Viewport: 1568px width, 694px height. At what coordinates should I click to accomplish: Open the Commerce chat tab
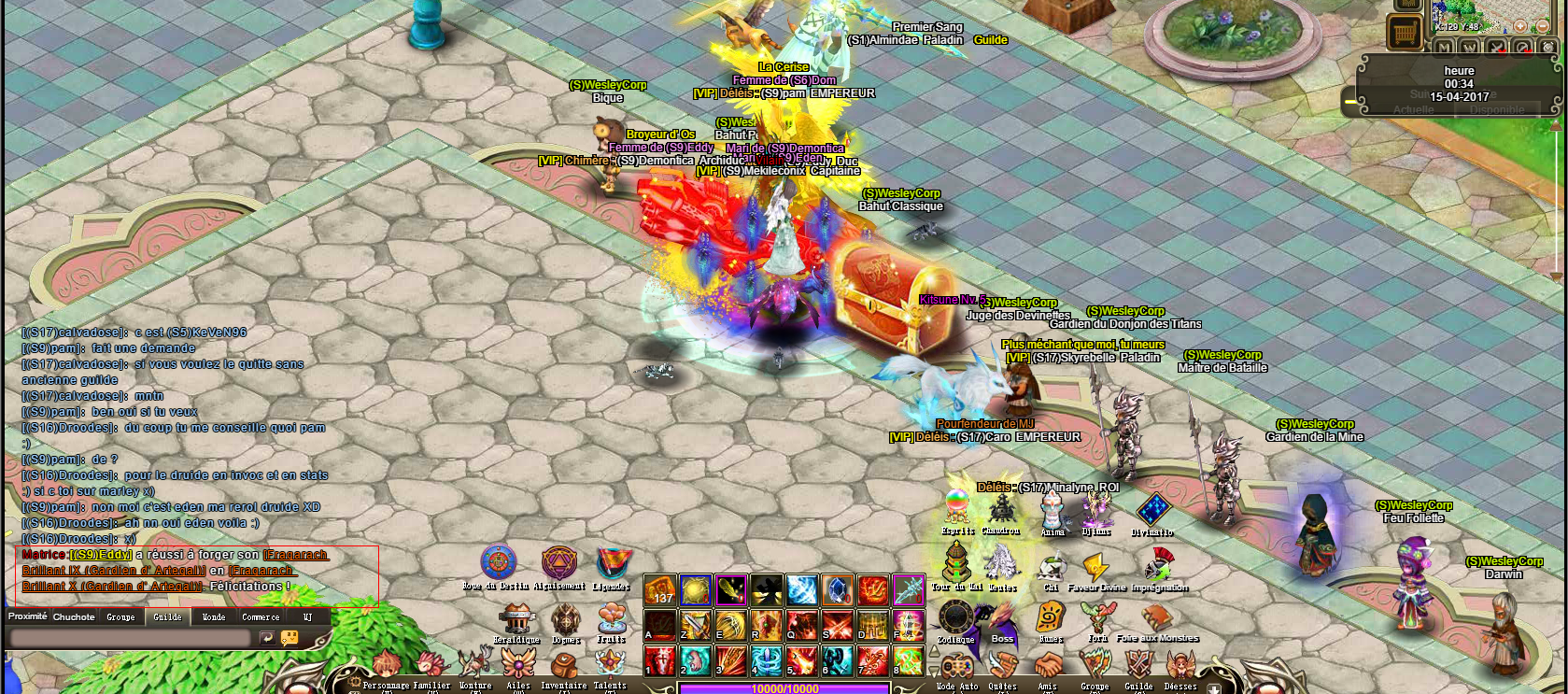point(261,616)
